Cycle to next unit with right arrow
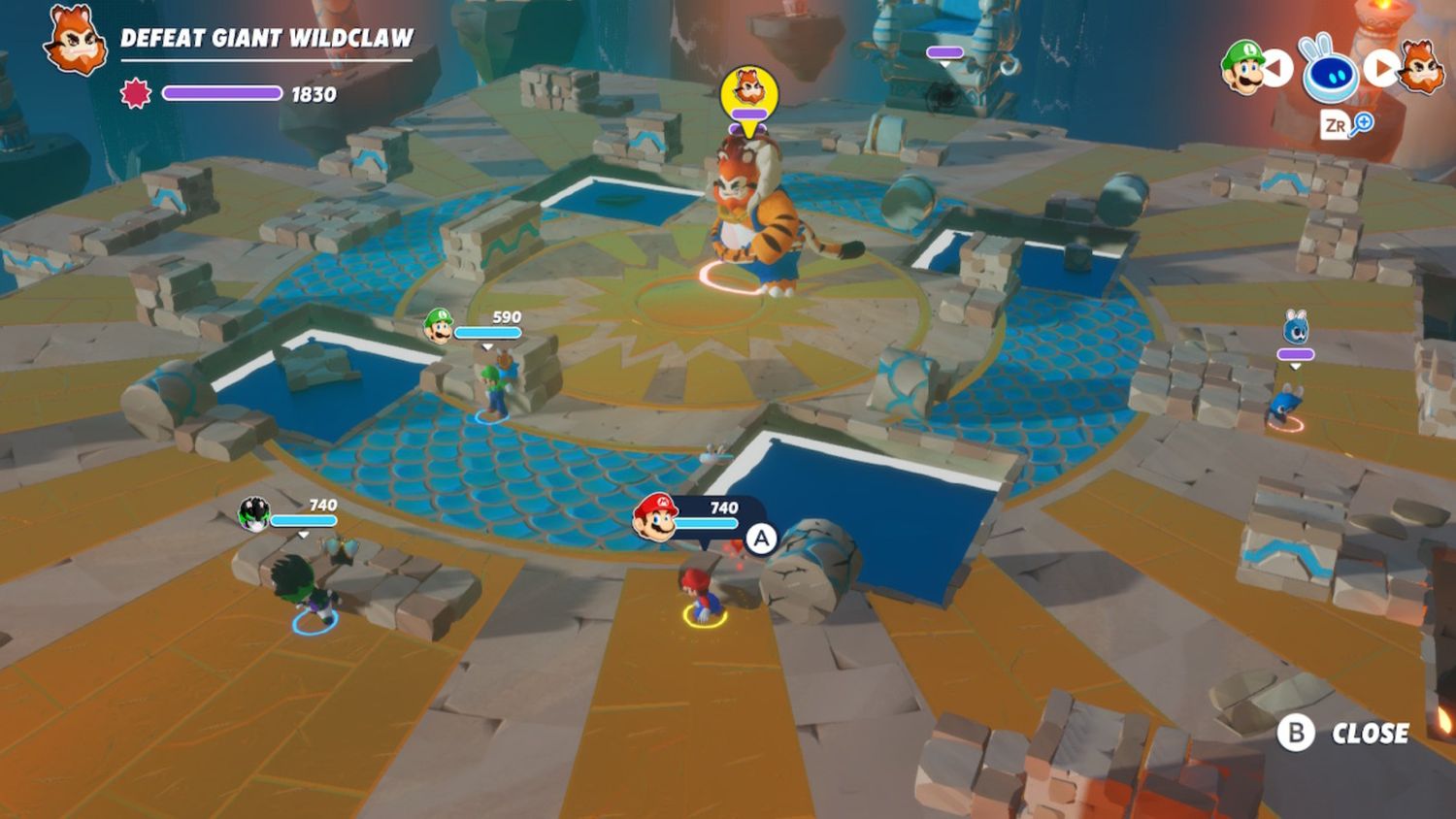Screen dimensions: 1456x819 [x=1380, y=67]
